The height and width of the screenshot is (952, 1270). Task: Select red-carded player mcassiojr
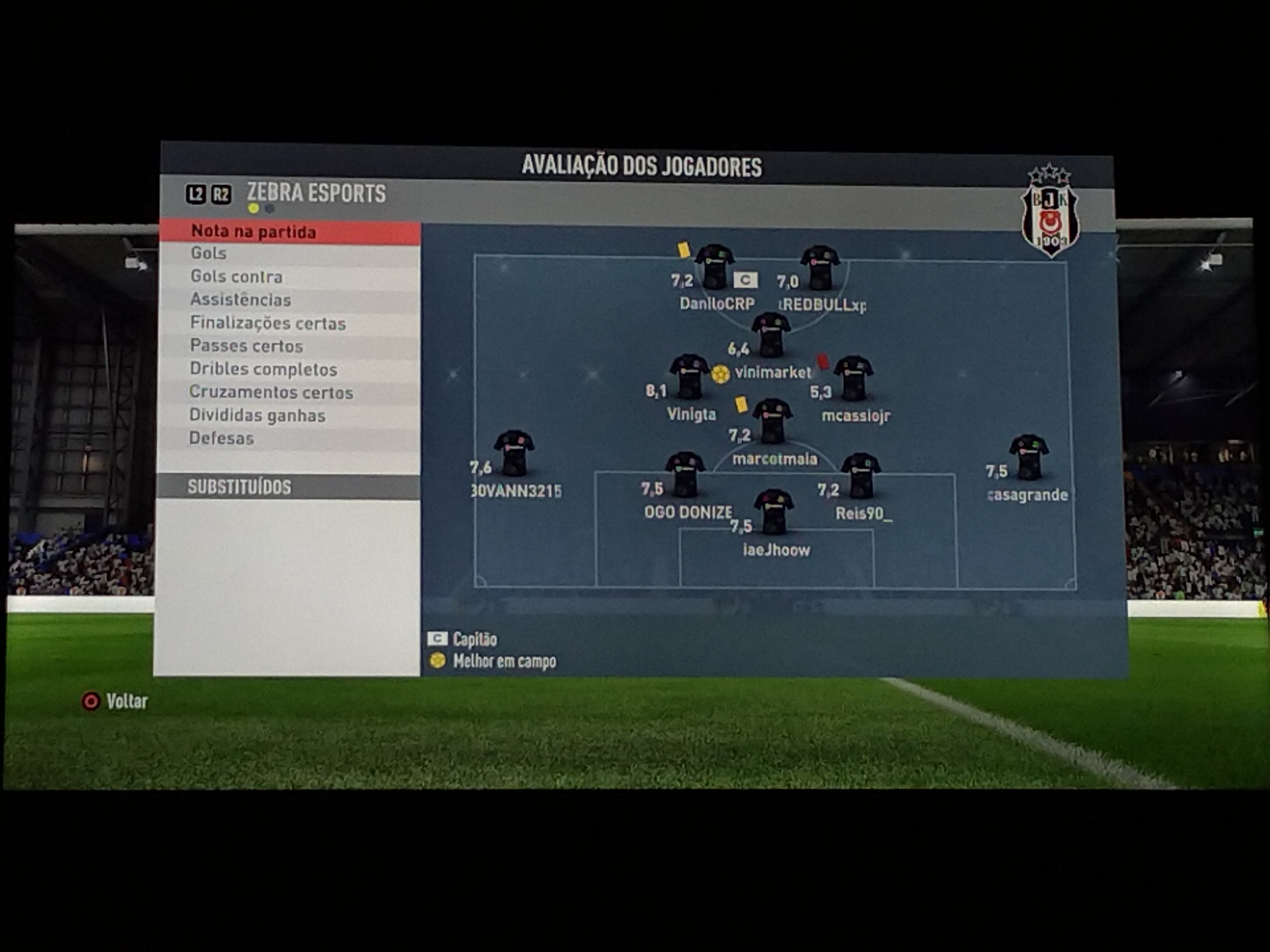pyautogui.click(x=853, y=378)
